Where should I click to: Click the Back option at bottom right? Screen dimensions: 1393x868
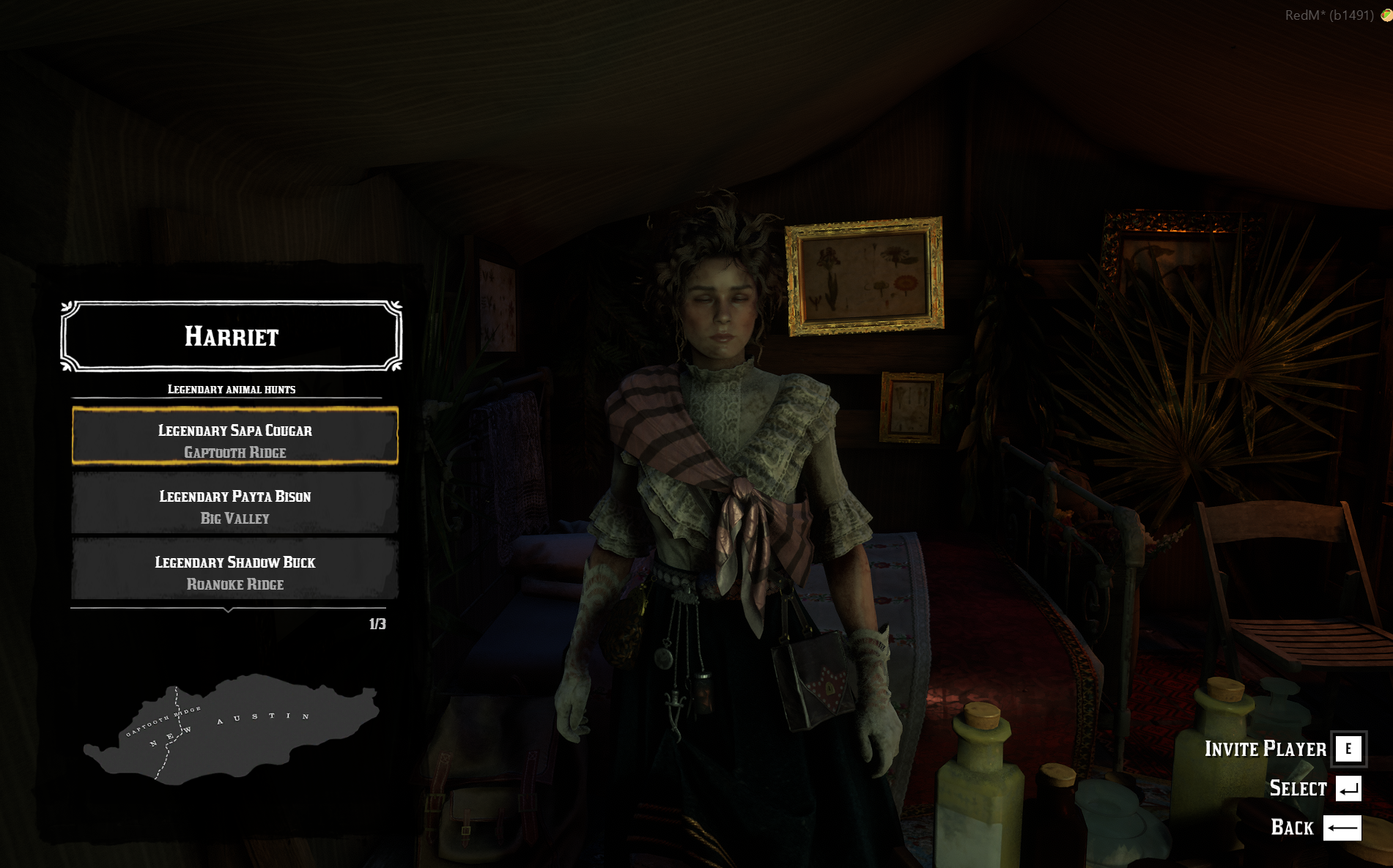coord(1293,828)
